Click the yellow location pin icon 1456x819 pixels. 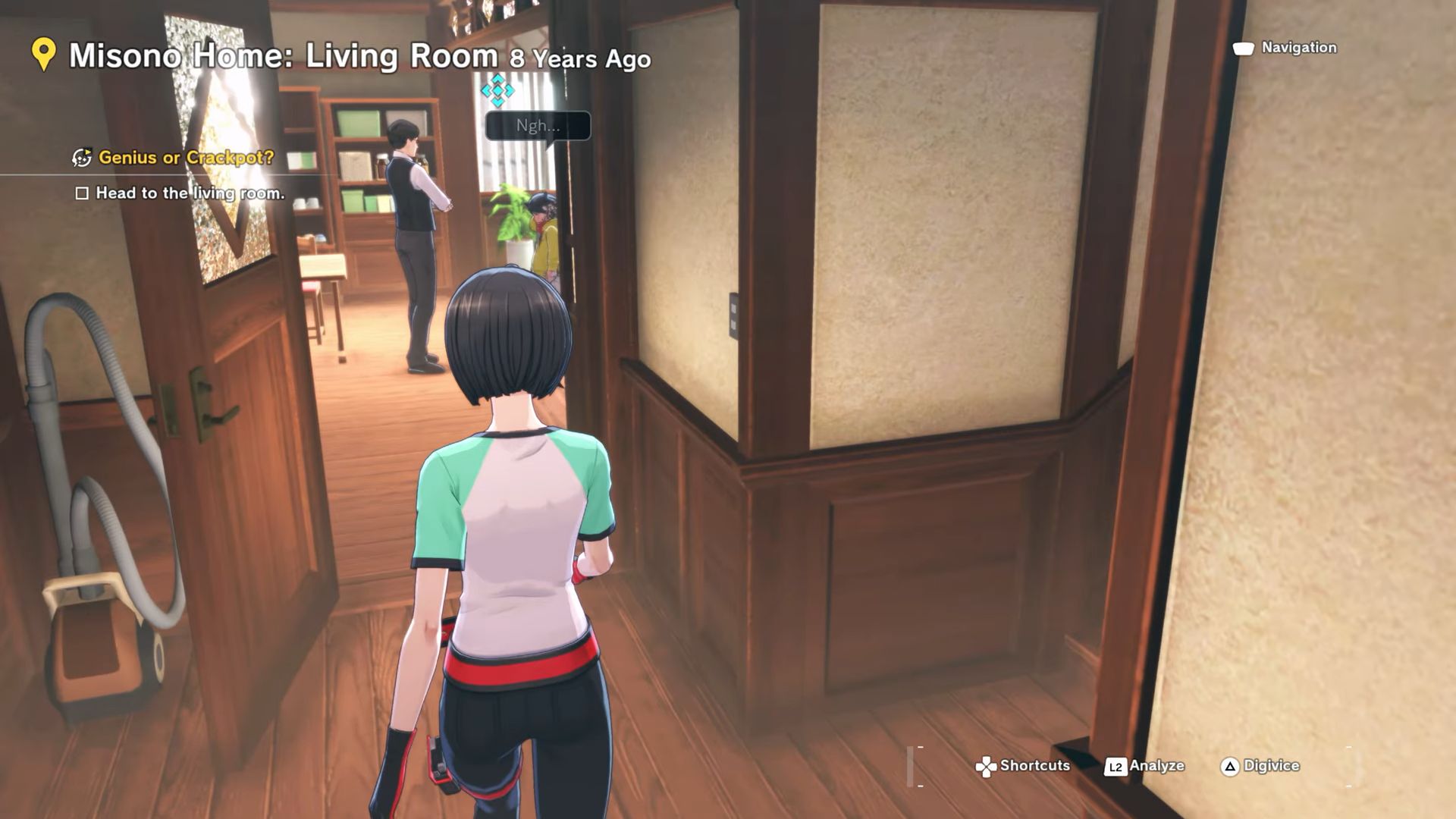point(44,55)
